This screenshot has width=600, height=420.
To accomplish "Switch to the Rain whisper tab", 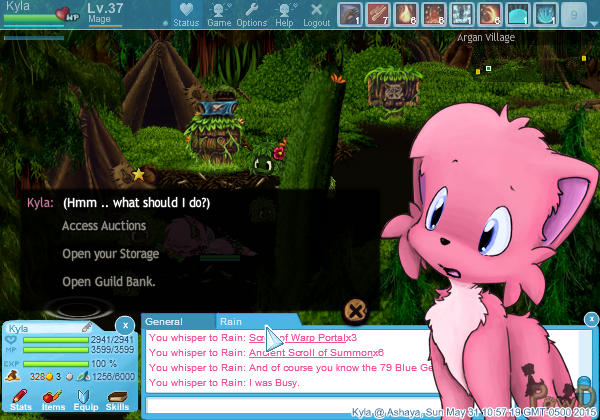I will coord(232,322).
